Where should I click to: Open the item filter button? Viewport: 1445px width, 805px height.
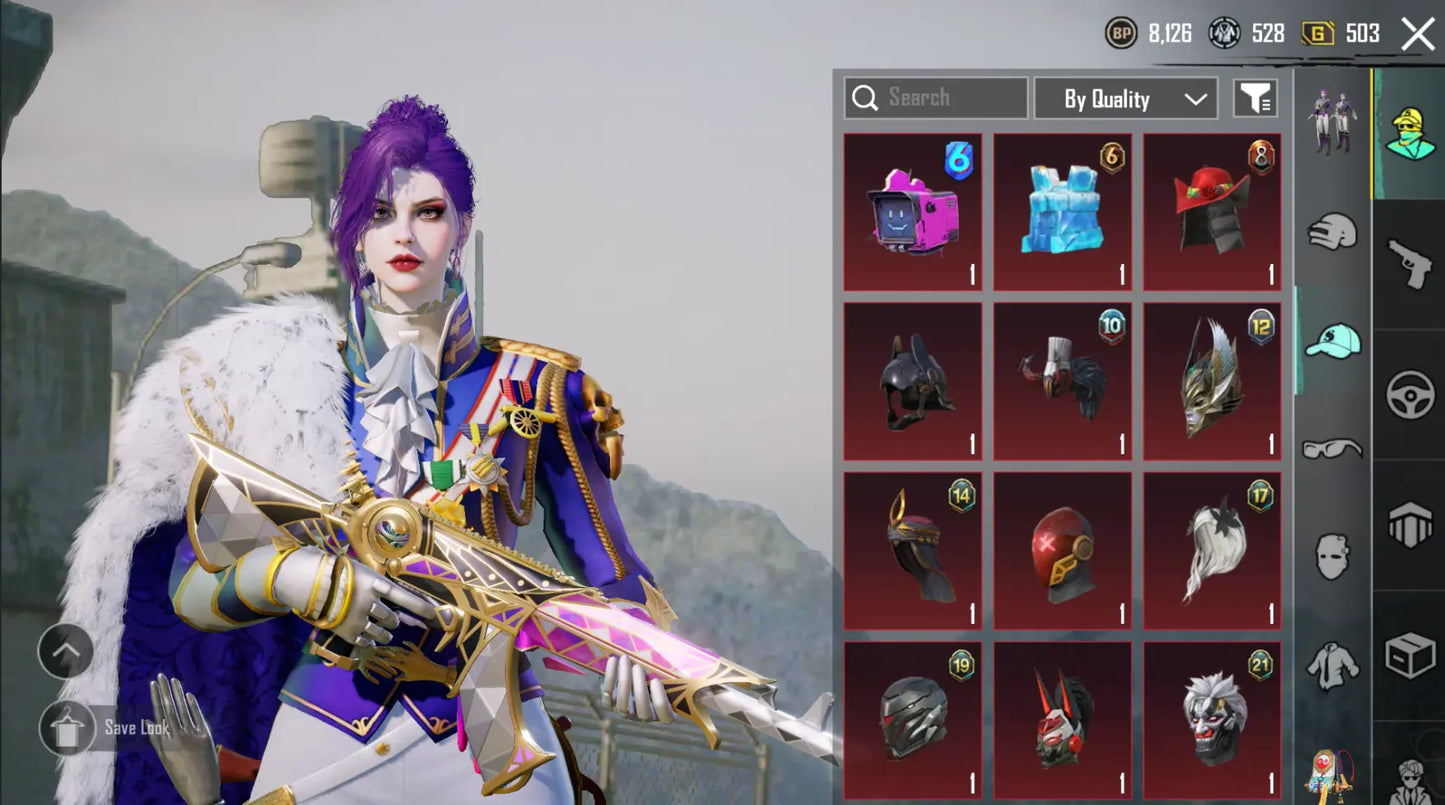pyautogui.click(x=1254, y=98)
